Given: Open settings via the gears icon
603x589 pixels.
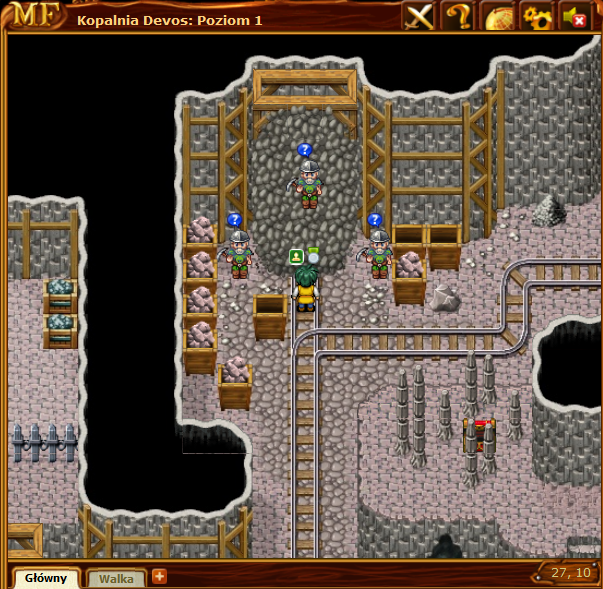Looking at the screenshot, I should (x=537, y=16).
